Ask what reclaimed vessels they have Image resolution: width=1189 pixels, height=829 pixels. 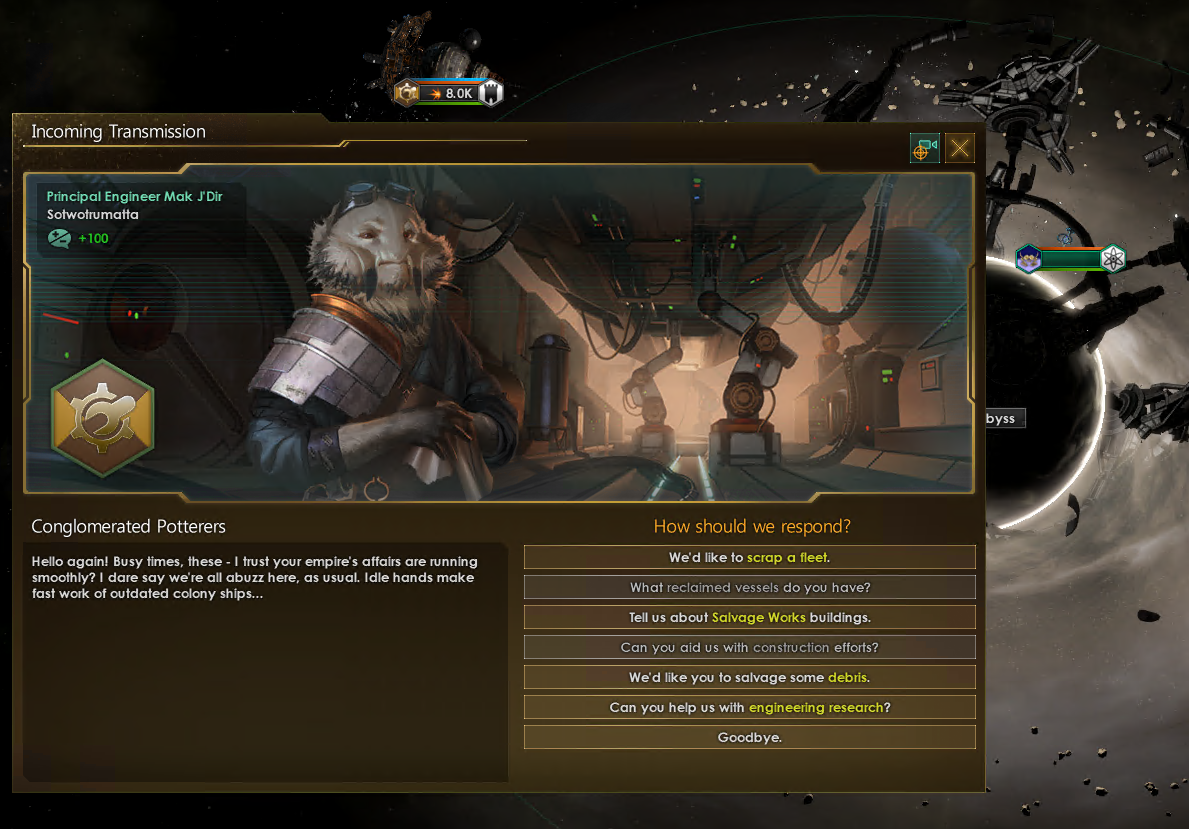pyautogui.click(x=749, y=587)
